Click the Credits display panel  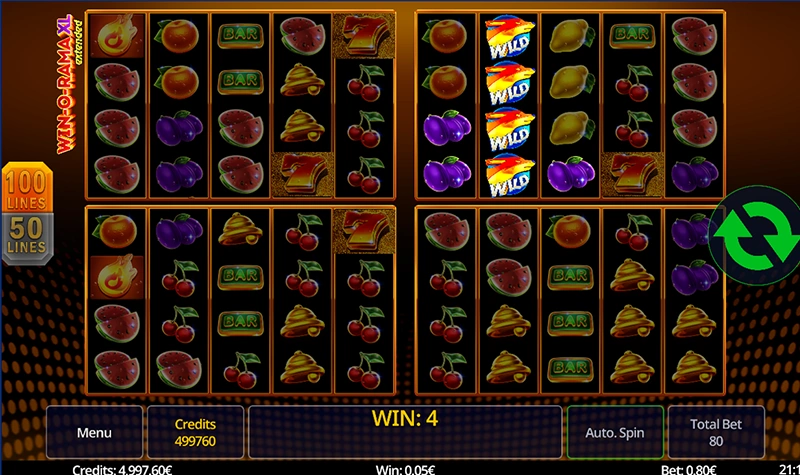(x=195, y=433)
